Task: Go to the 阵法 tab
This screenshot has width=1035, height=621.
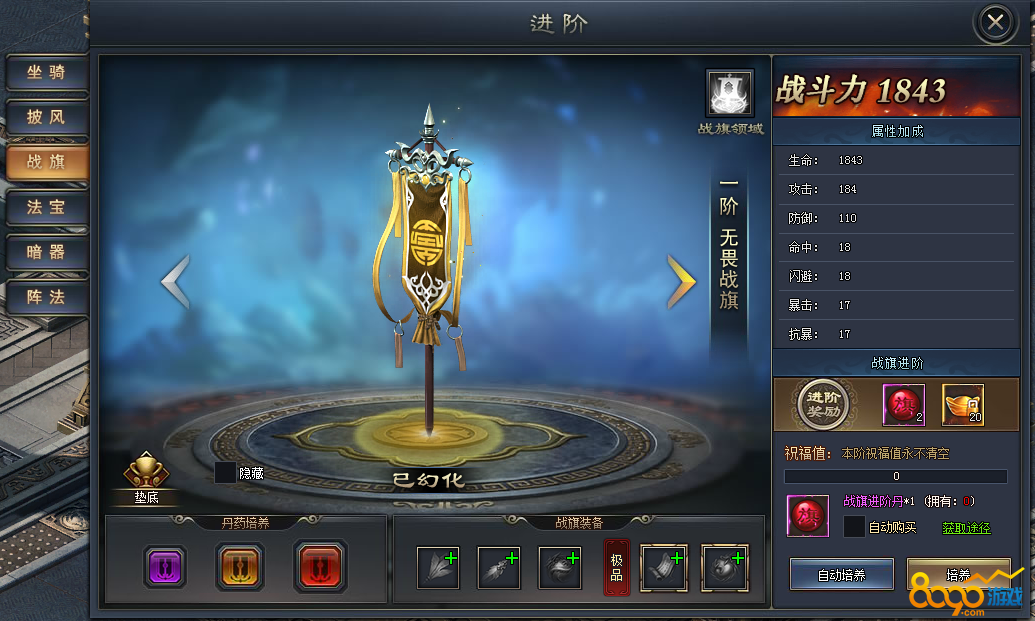Action: [46, 297]
